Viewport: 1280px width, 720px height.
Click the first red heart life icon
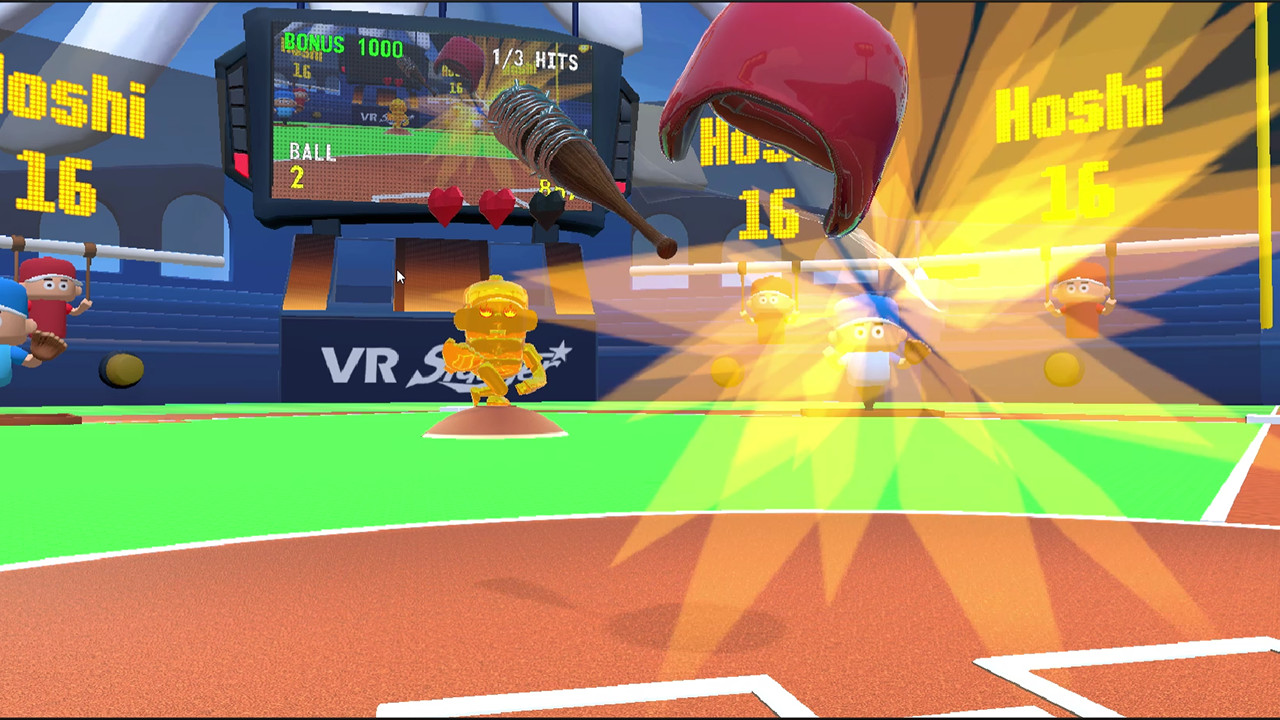(x=443, y=206)
